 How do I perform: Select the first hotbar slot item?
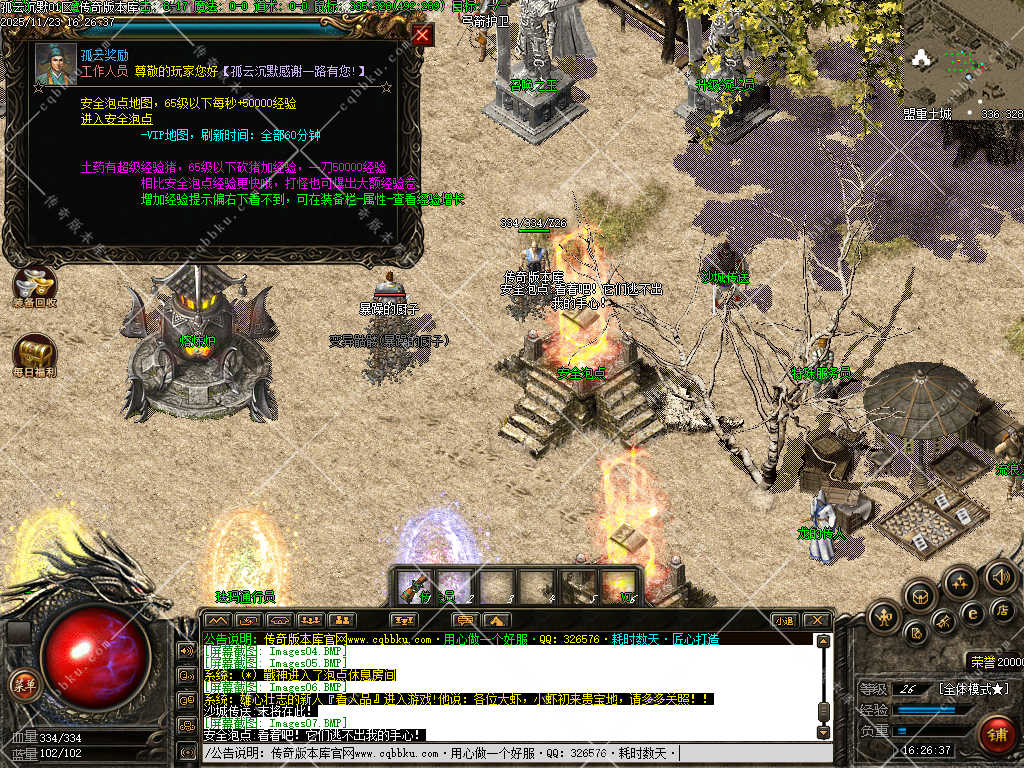click(x=414, y=586)
